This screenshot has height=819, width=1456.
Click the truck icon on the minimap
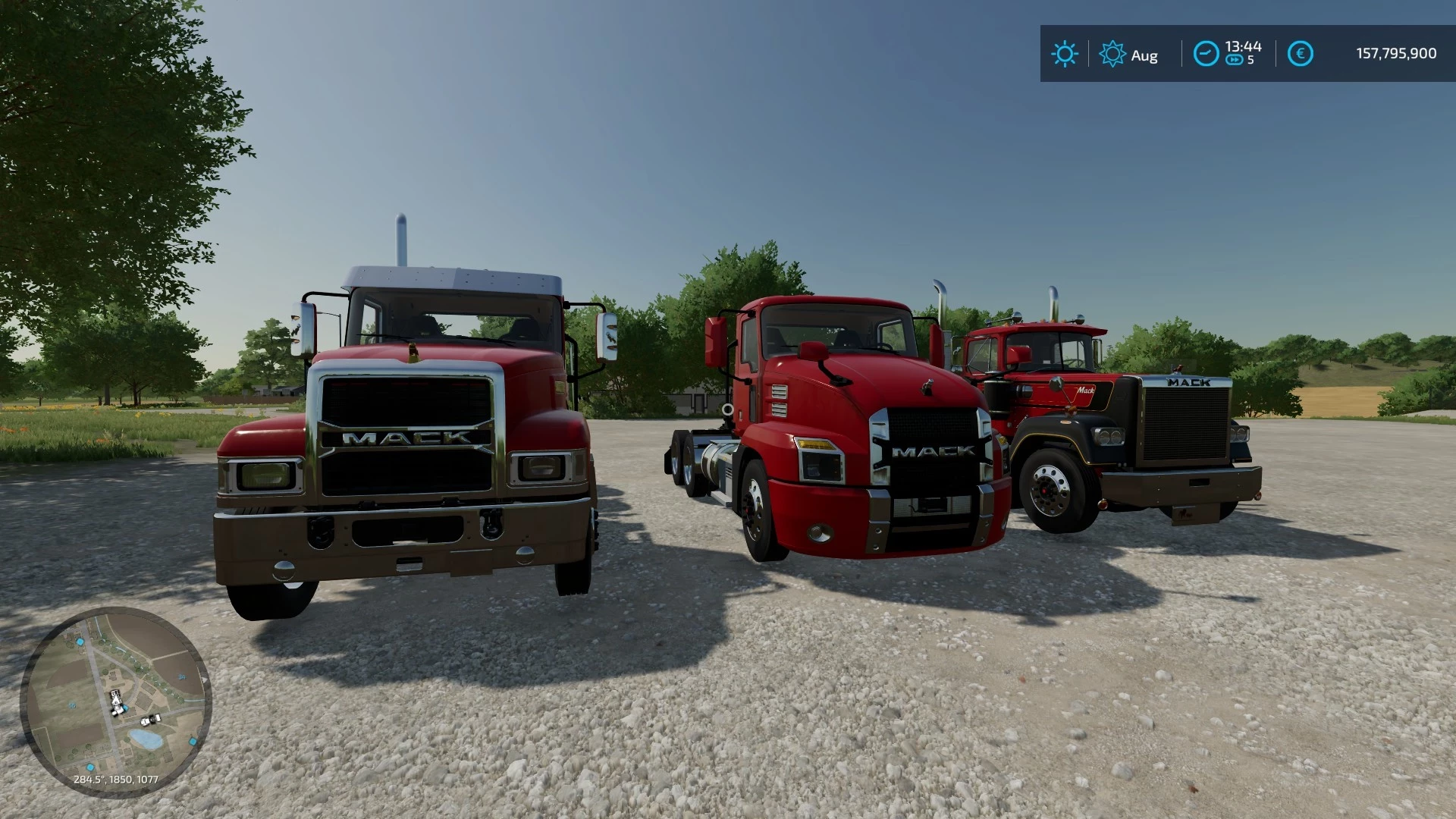pos(151,720)
